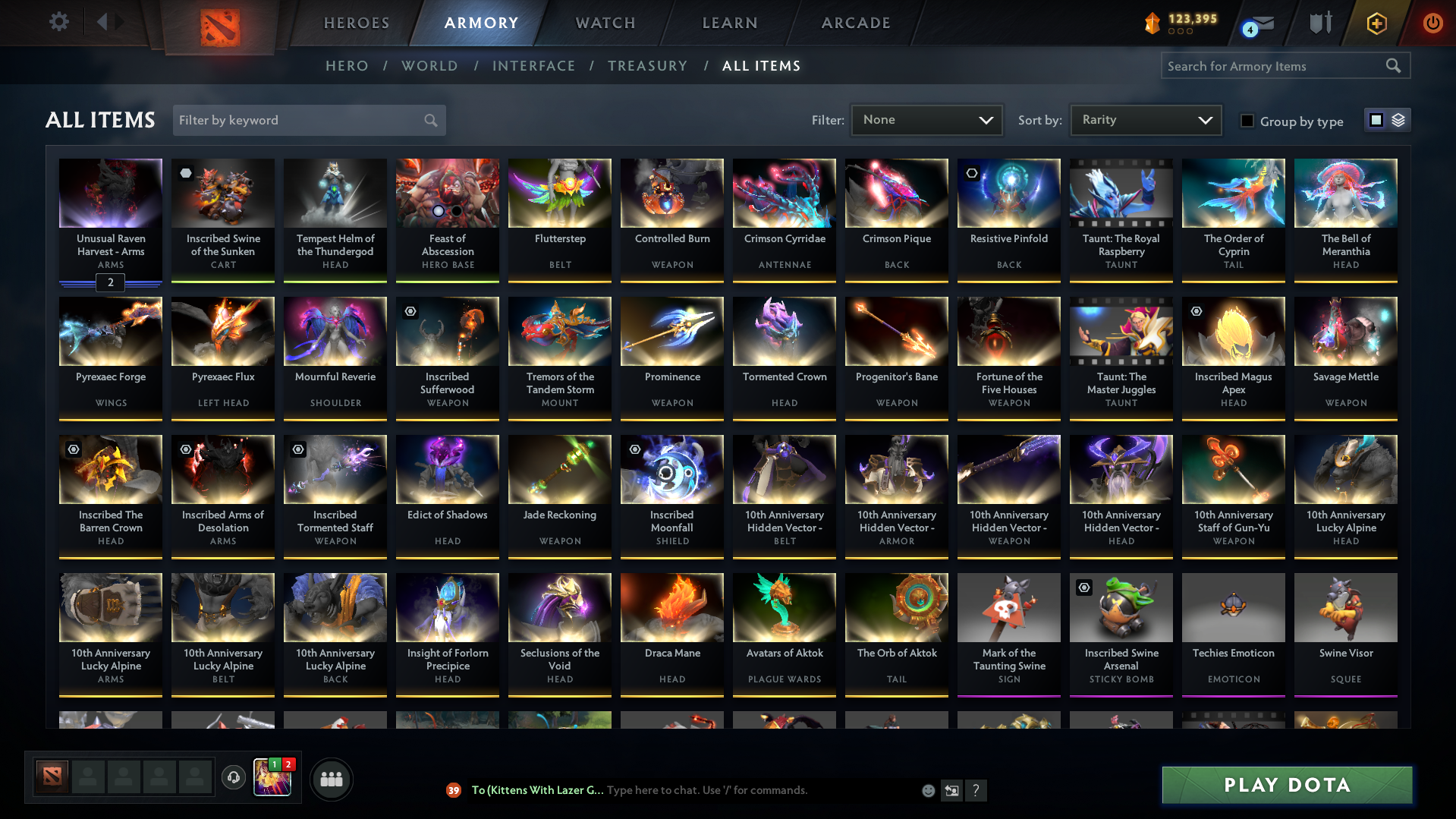Click the help question mark icon beside chat
The height and width of the screenshot is (819, 1456).
(976, 790)
